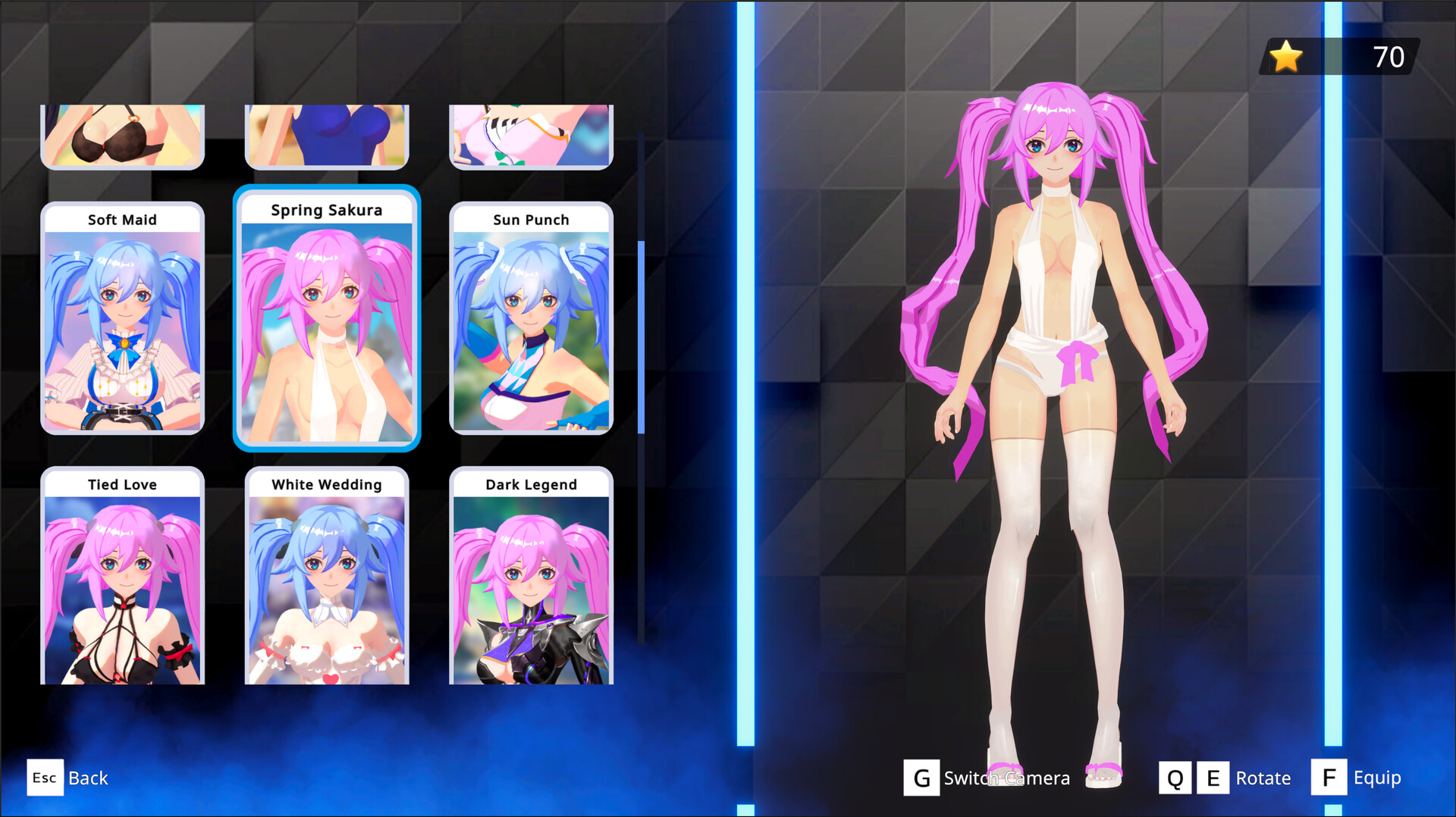1456x817 pixels.
Task: Click the Esc key icon for Back
Action: click(x=45, y=778)
